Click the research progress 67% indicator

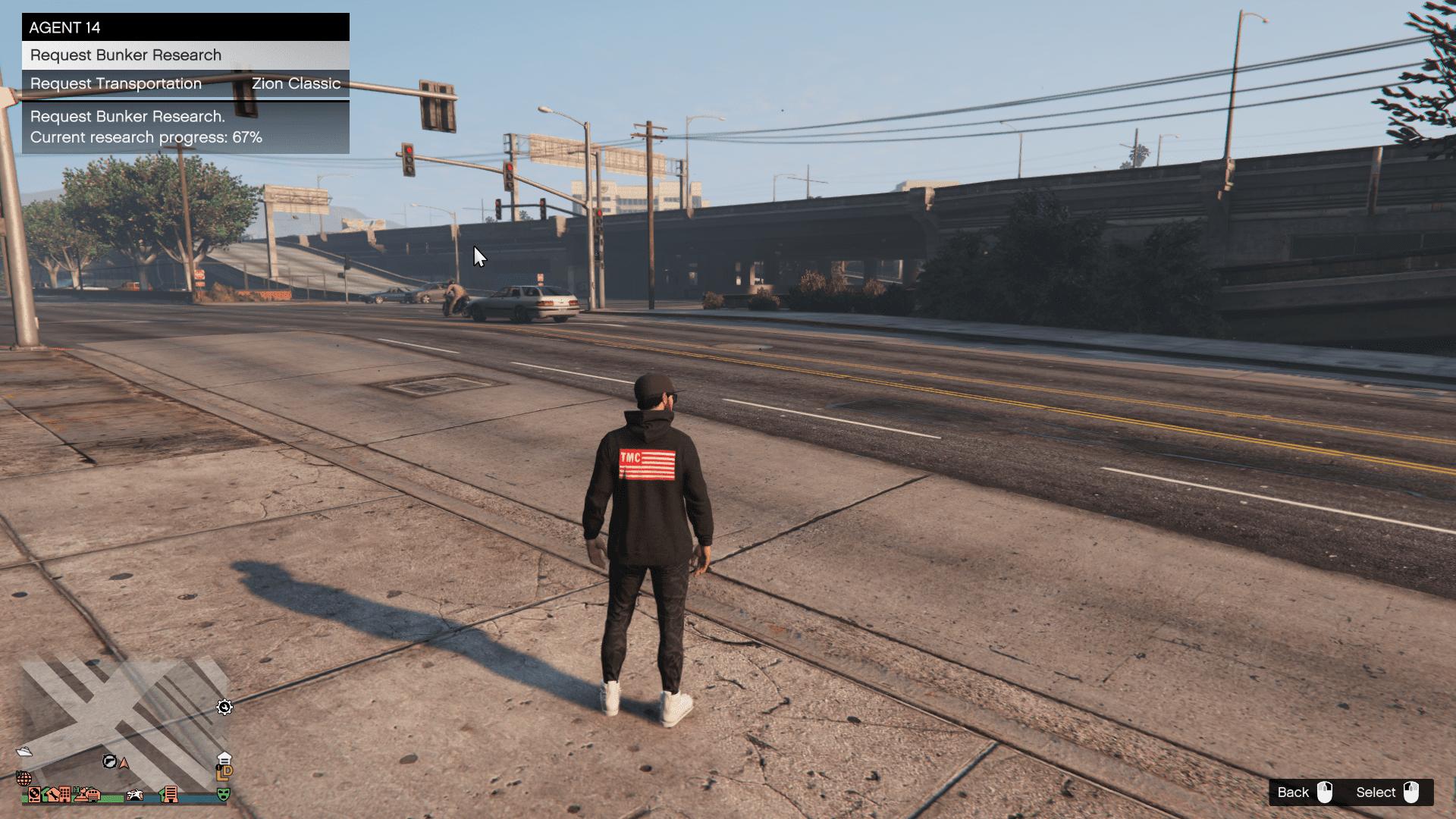pos(146,137)
